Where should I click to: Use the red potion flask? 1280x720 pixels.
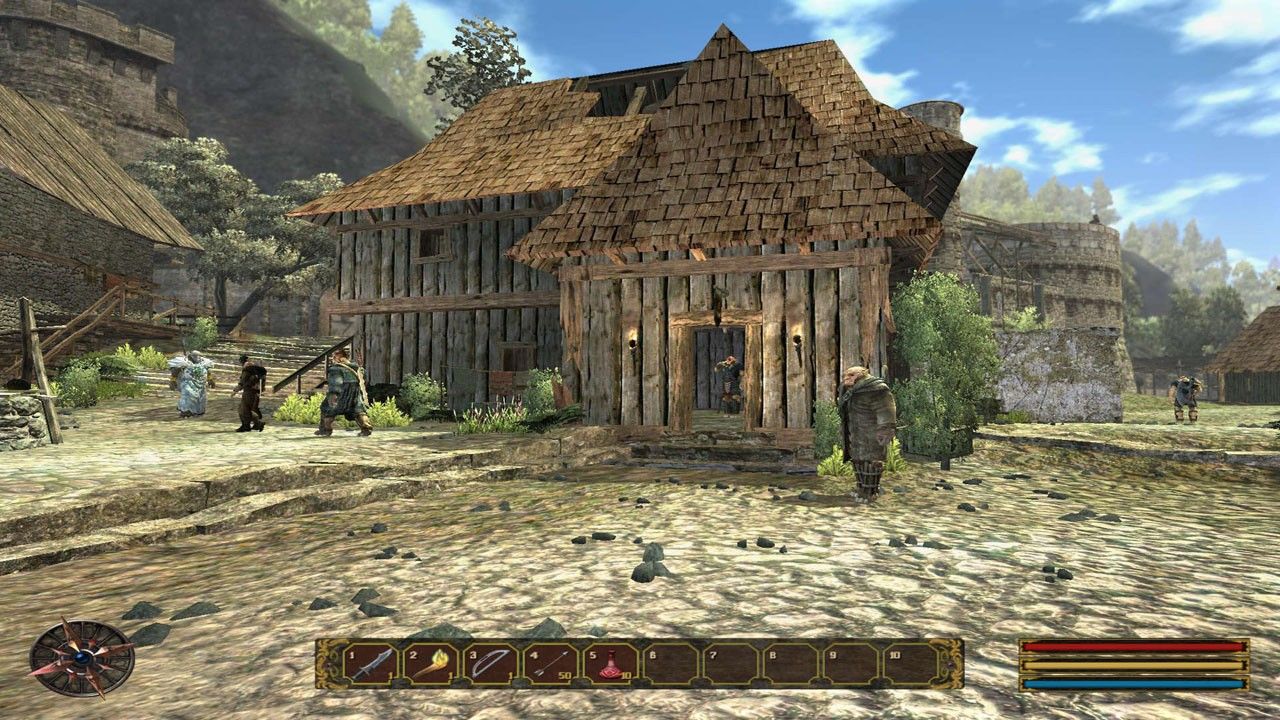point(609,664)
